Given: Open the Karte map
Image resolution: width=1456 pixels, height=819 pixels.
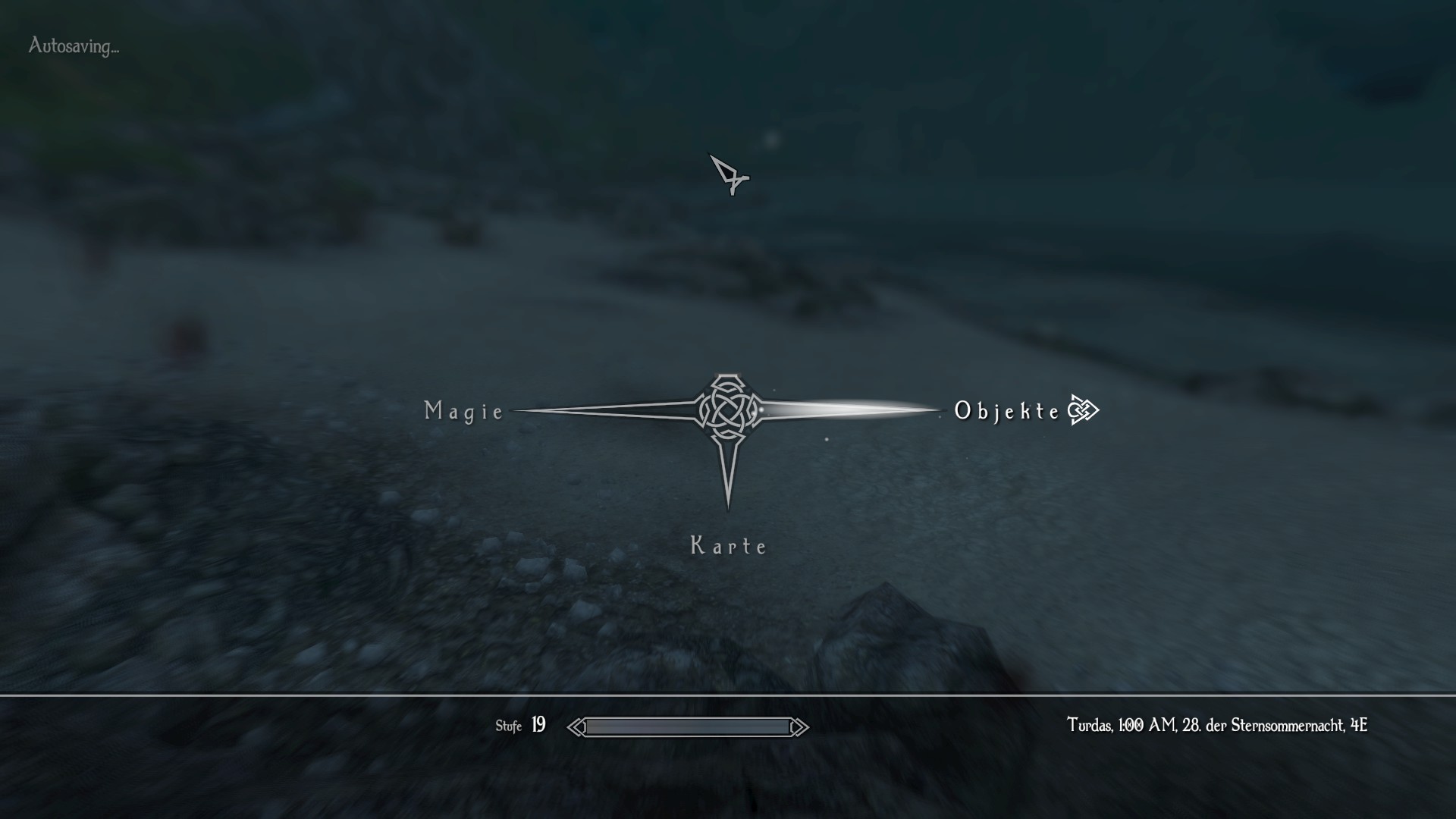Looking at the screenshot, I should (728, 545).
